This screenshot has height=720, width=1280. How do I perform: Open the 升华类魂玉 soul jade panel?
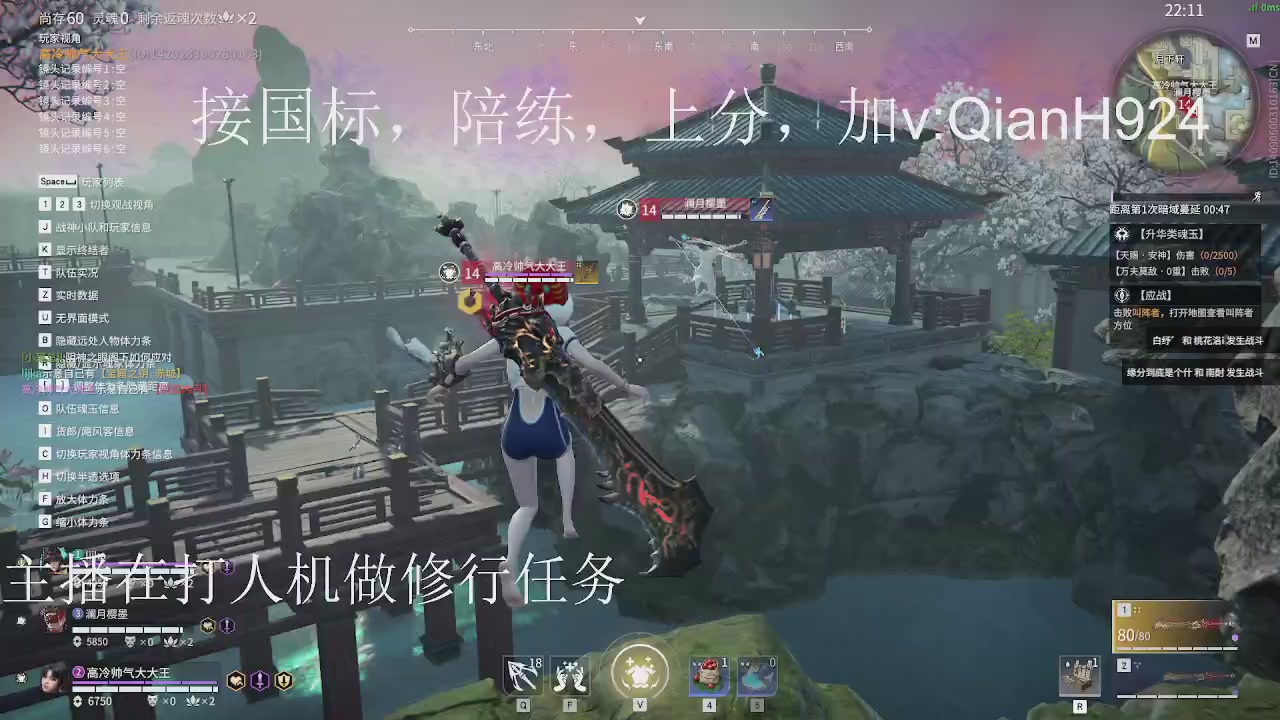point(1180,233)
